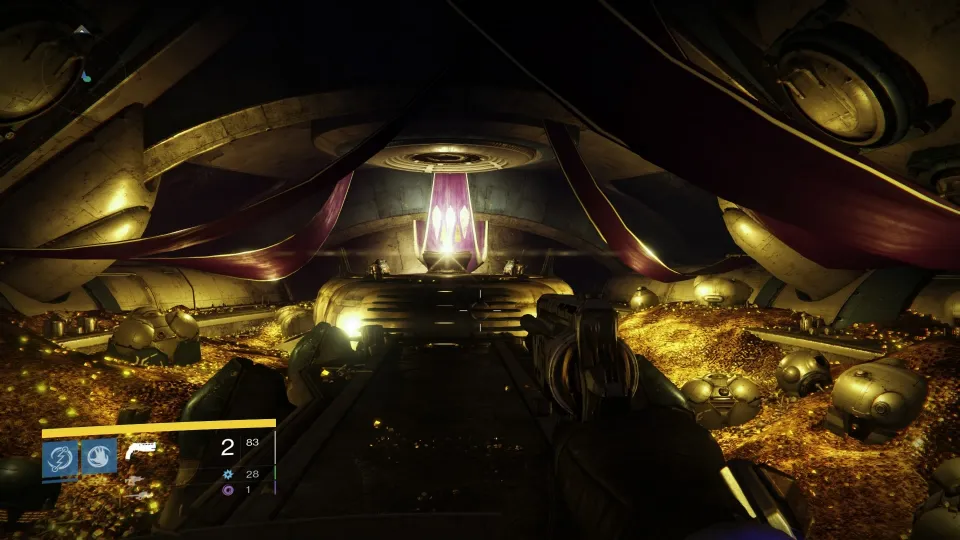Click the faint motion tracker radar
Viewport: 960px width, 540px height.
pos(82,55)
